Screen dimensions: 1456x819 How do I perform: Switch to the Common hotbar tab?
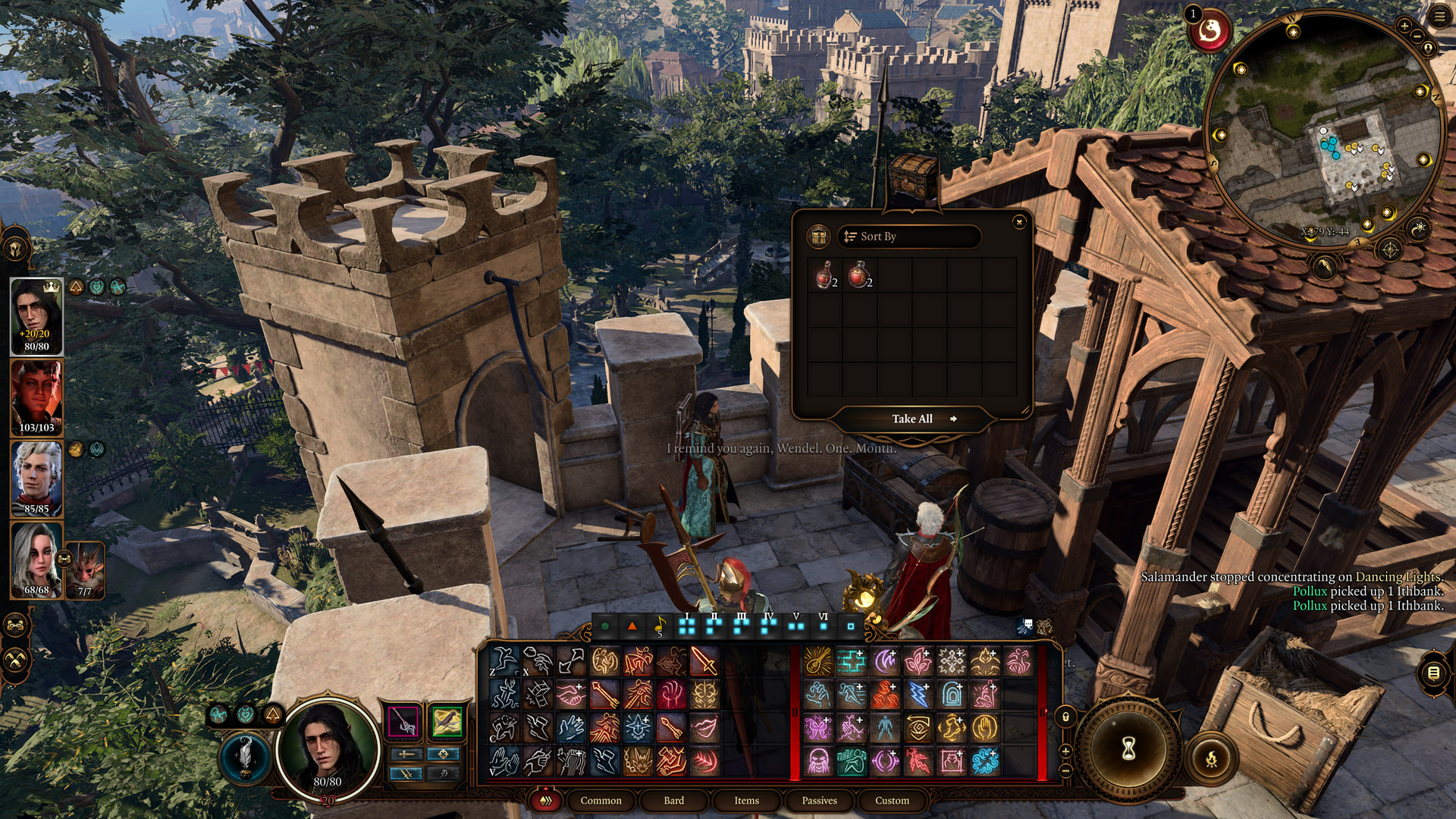point(601,800)
